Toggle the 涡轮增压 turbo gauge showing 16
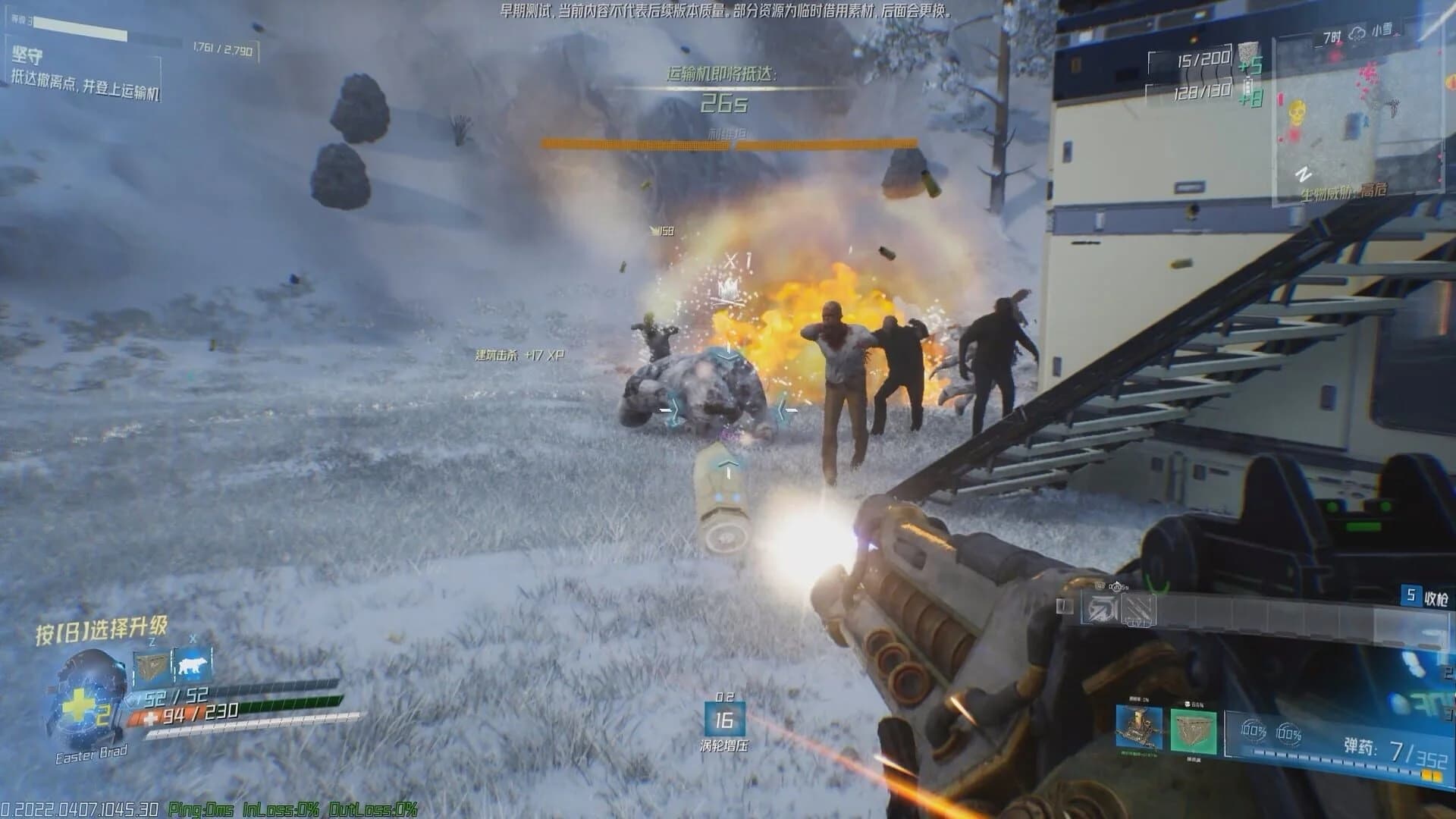 point(724,720)
